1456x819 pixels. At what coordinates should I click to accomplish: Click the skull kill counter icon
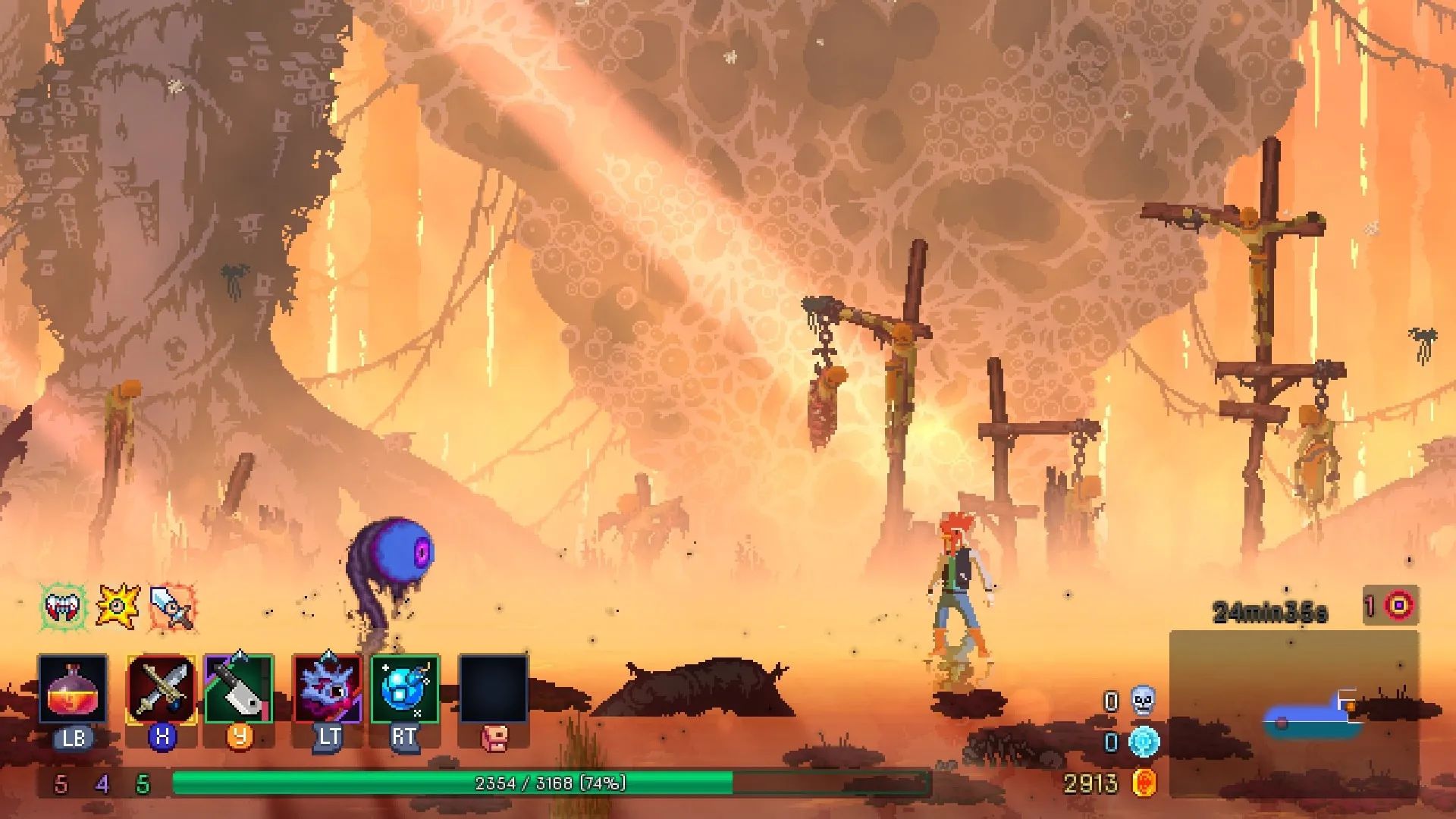click(x=1143, y=701)
